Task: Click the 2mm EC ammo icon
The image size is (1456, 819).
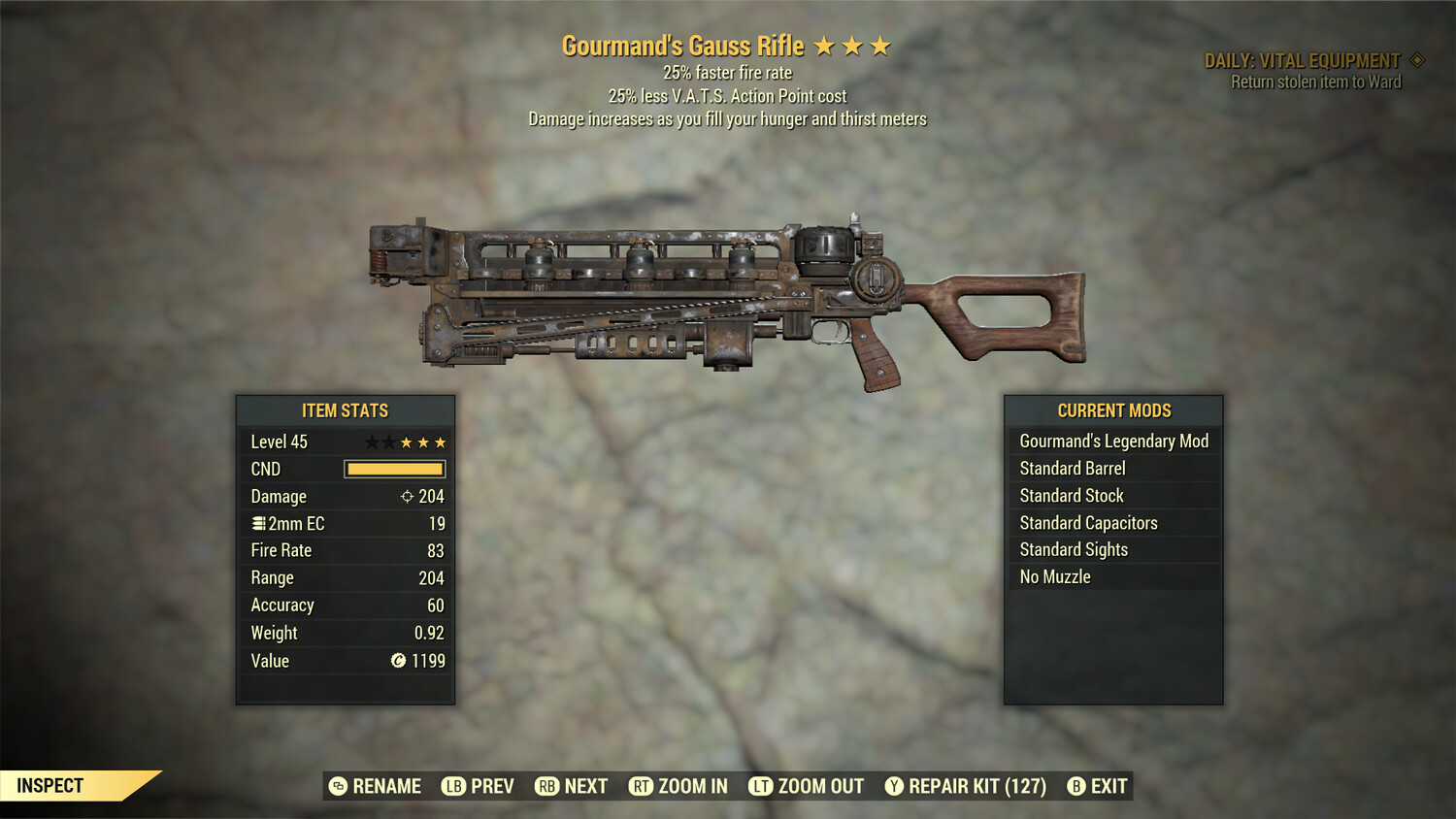Action: click(x=258, y=523)
